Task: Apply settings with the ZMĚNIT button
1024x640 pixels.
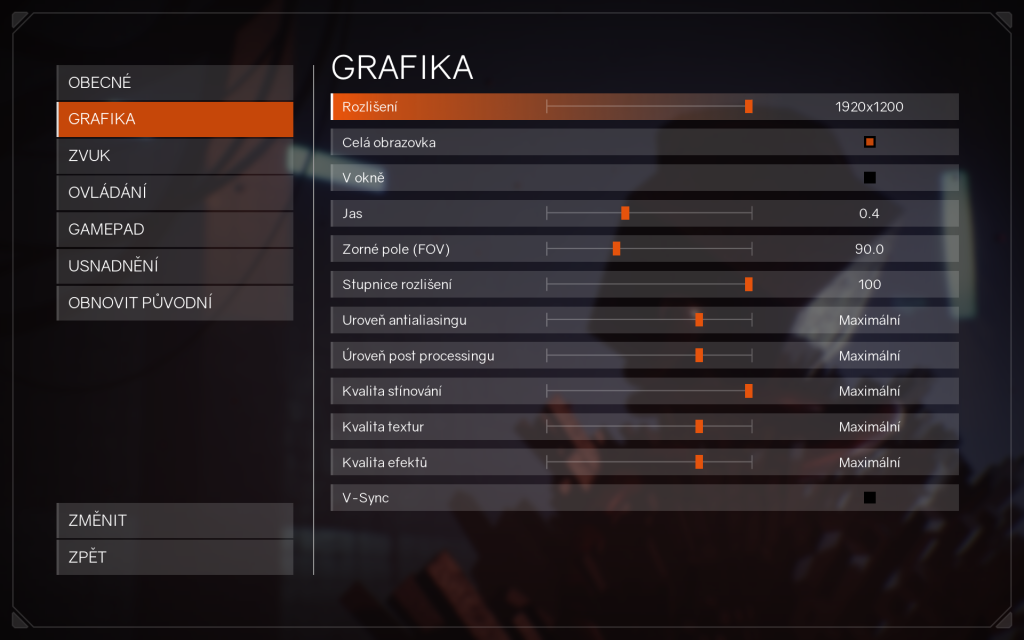Action: [175, 520]
